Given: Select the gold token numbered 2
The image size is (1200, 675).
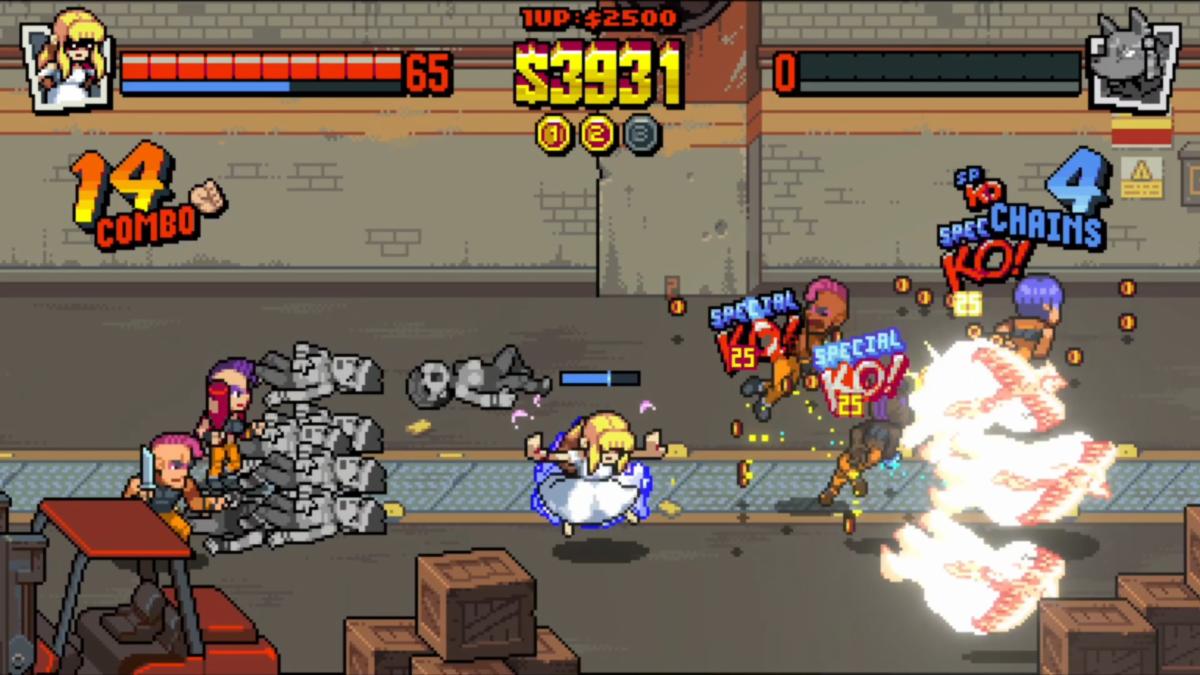Looking at the screenshot, I should tap(598, 133).
